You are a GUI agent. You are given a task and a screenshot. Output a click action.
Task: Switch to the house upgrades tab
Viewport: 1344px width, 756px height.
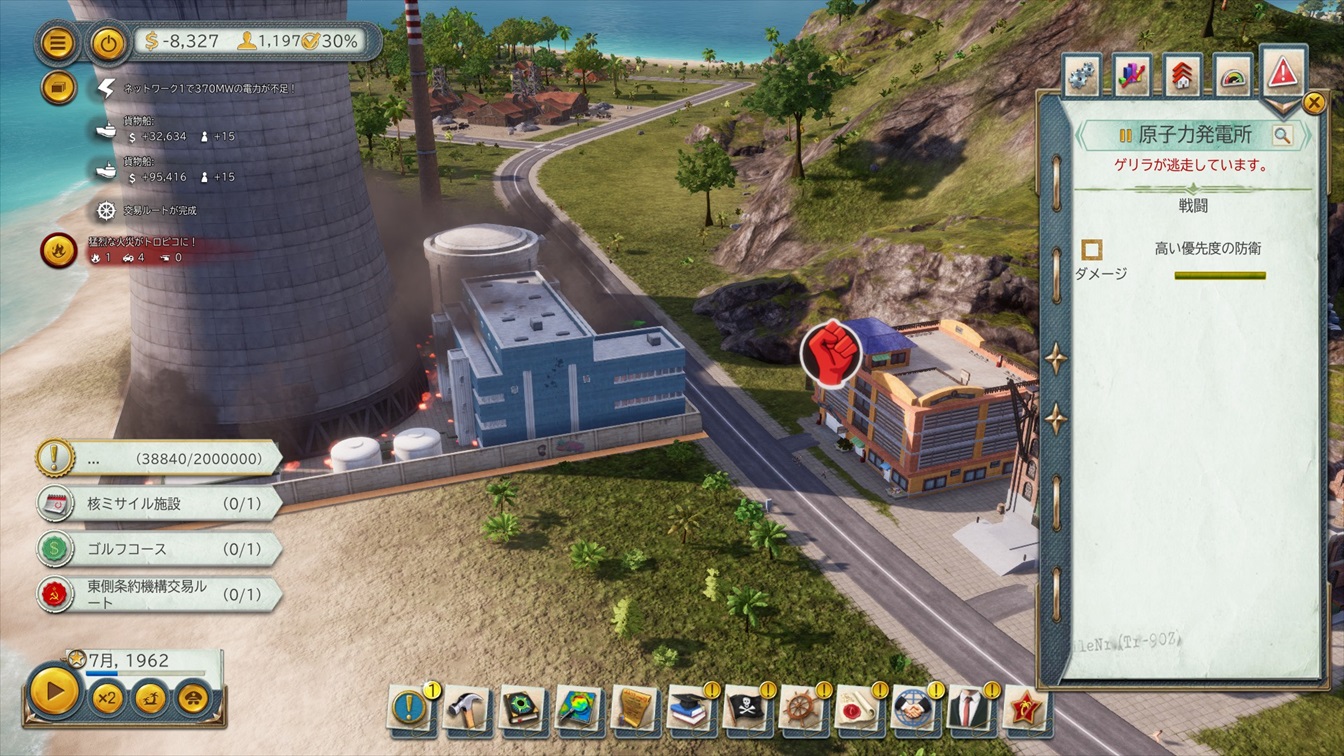pos(1183,76)
